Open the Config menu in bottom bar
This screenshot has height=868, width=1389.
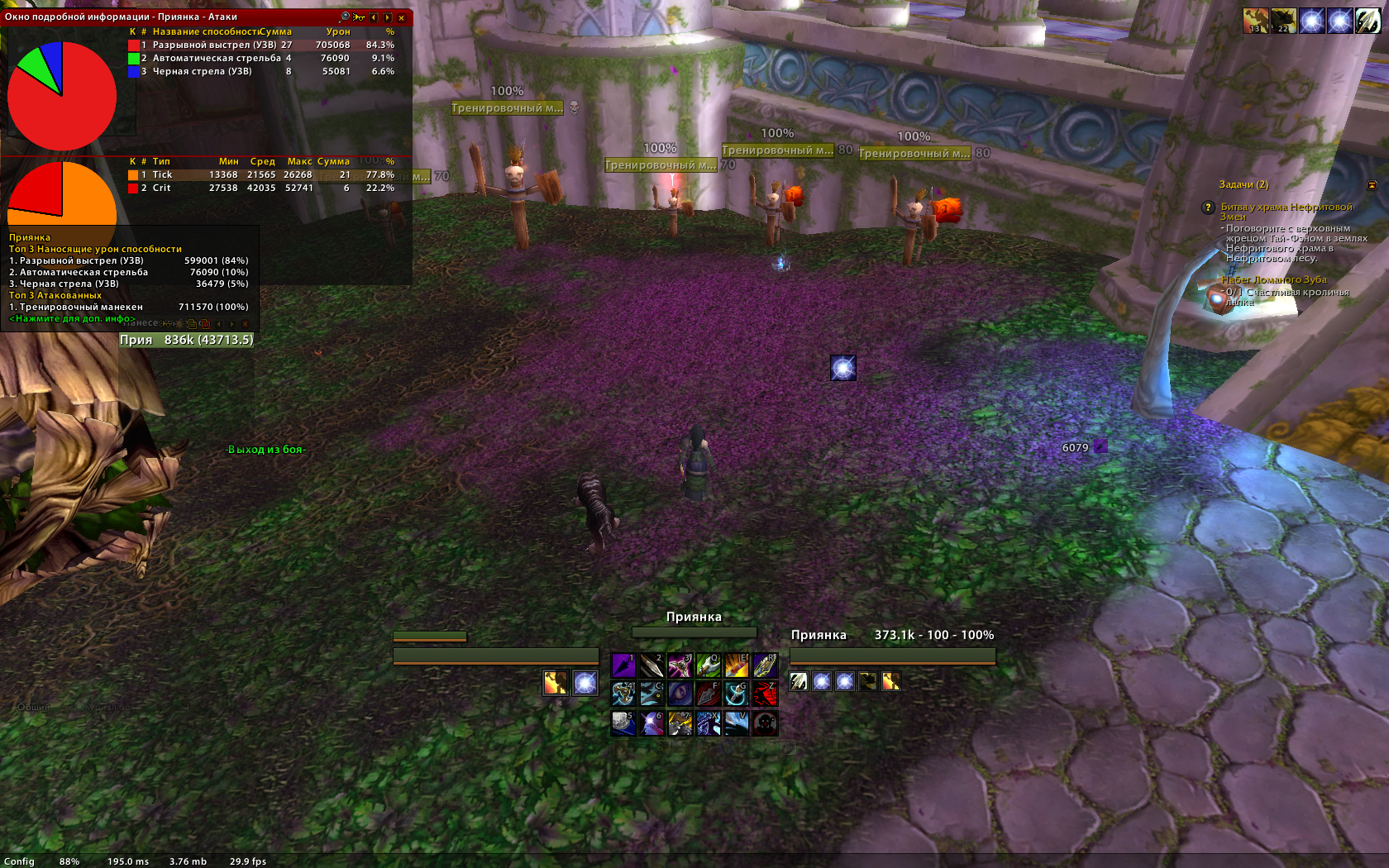[19, 861]
